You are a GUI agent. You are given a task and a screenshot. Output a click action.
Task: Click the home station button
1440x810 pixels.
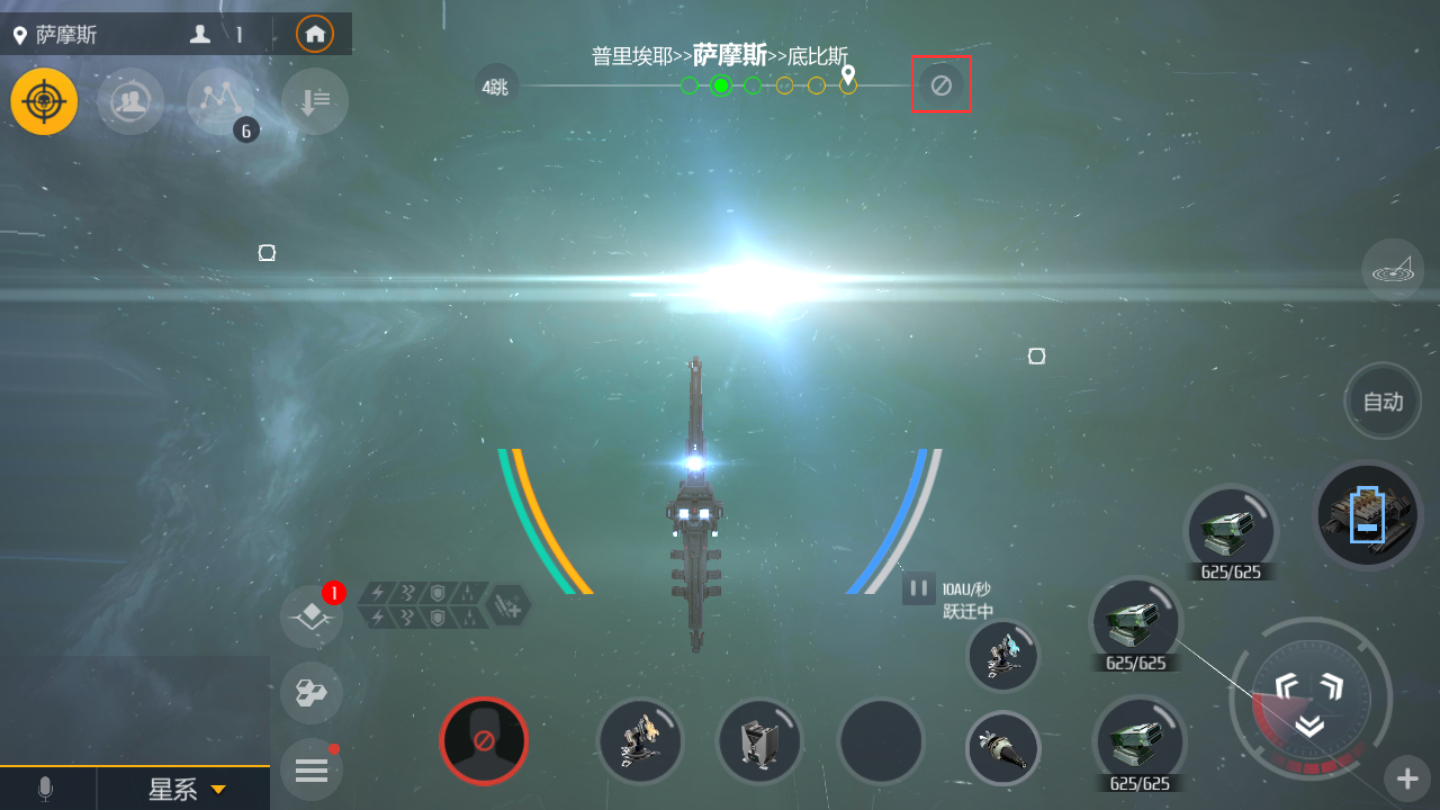coord(315,34)
